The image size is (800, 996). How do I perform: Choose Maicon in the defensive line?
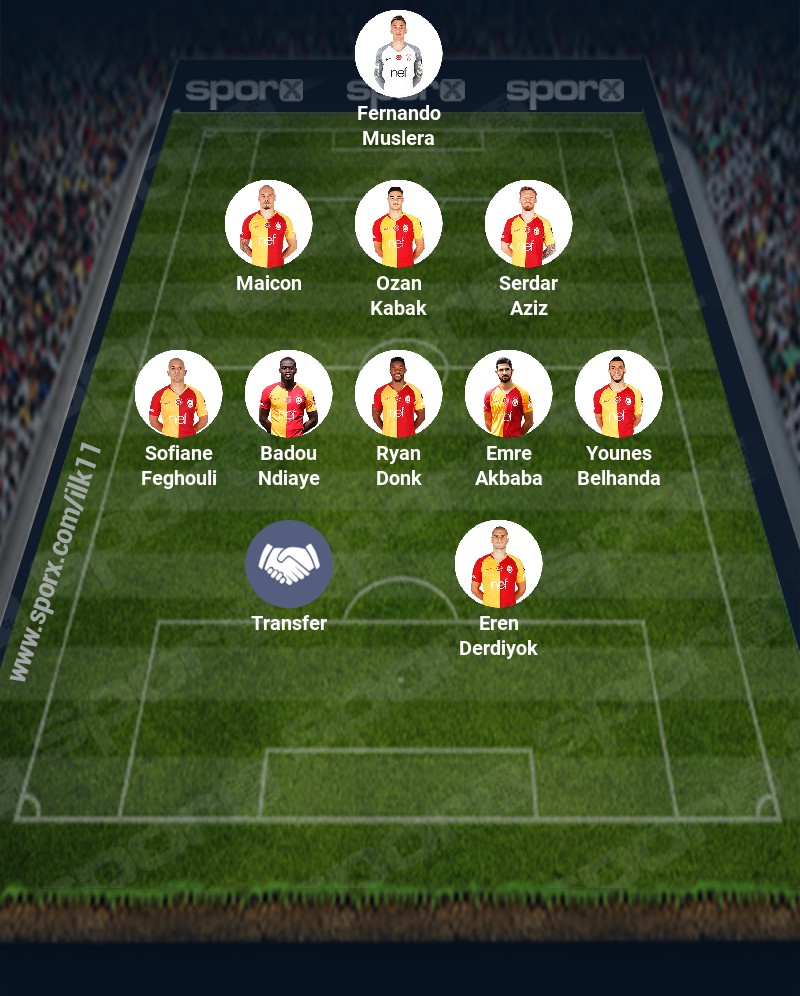269,224
